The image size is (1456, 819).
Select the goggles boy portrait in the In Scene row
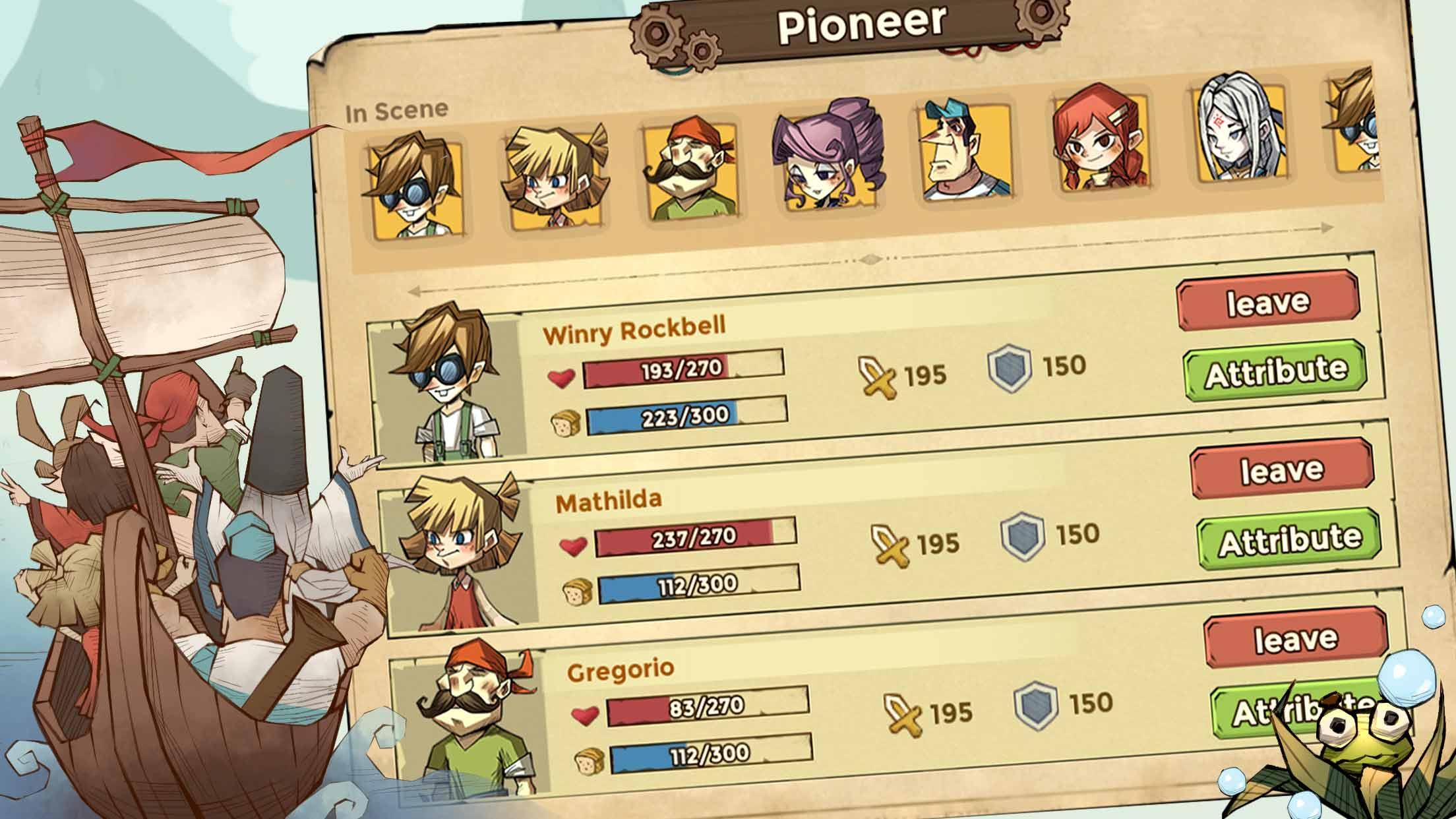pos(415,187)
